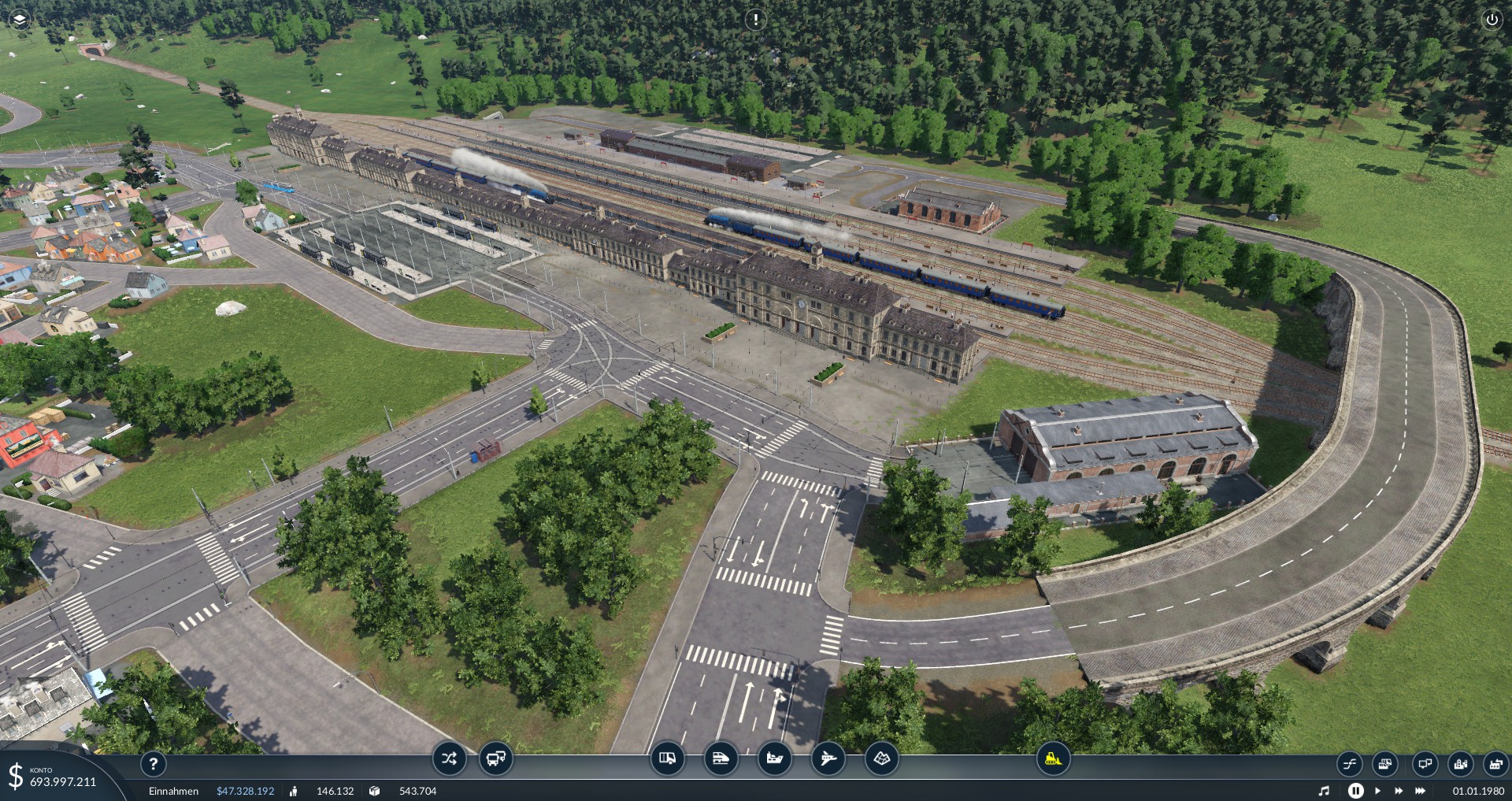Open the station list sign icon
The height and width of the screenshot is (801, 1512).
[x=1424, y=763]
